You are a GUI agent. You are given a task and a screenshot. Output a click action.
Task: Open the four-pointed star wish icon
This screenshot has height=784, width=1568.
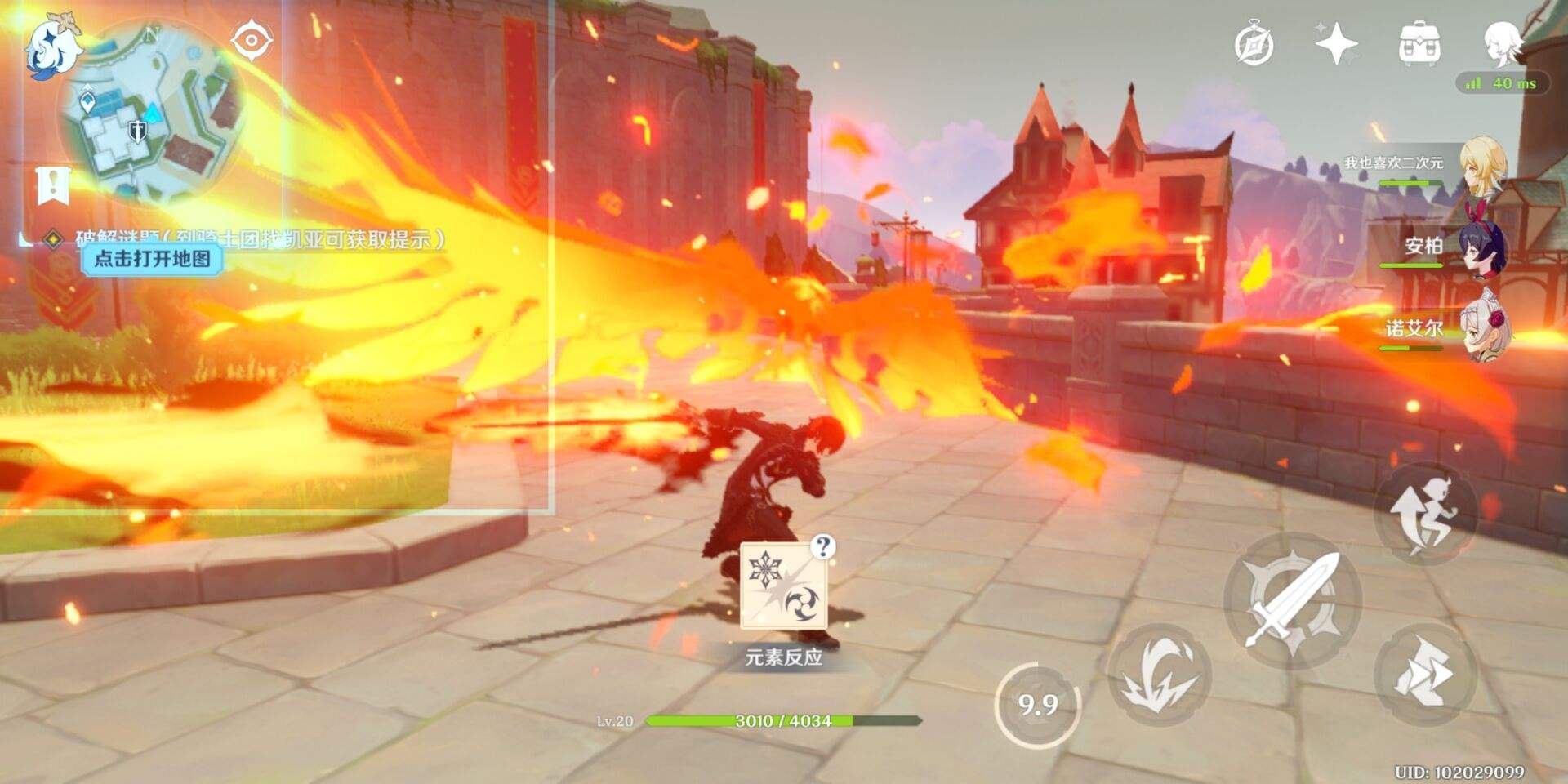click(x=1336, y=43)
